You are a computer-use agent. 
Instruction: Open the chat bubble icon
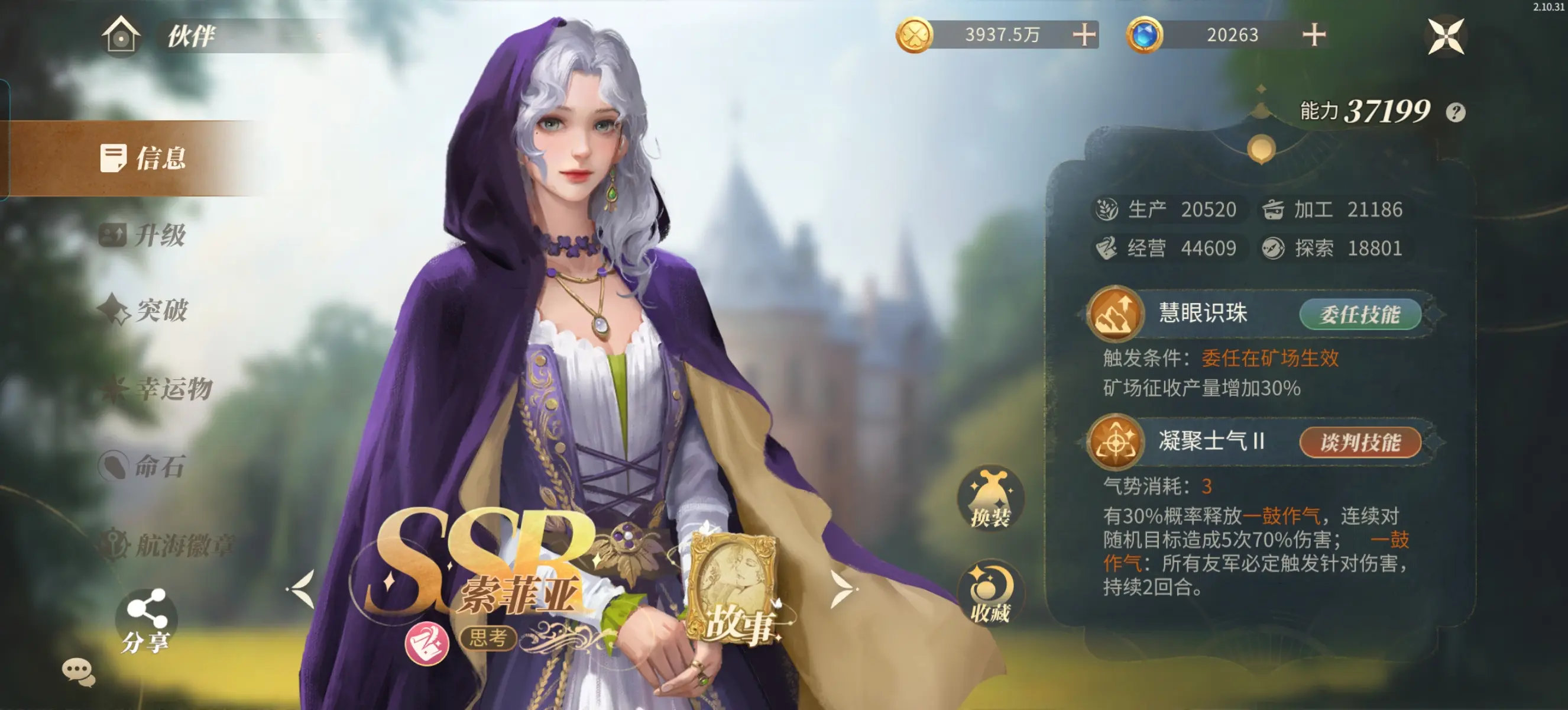point(79,672)
